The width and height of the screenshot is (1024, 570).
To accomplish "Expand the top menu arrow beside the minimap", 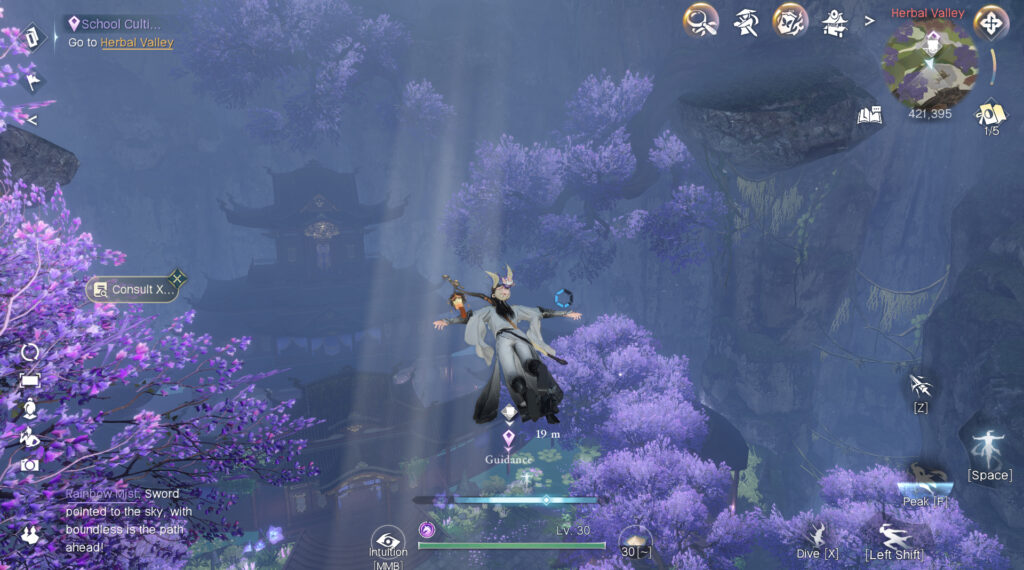I will pos(868,19).
